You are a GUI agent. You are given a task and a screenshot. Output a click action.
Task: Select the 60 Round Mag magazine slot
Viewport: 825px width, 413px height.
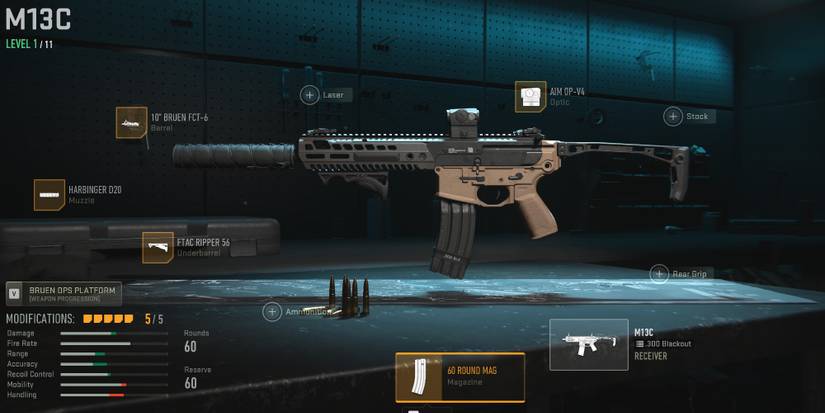tap(459, 377)
